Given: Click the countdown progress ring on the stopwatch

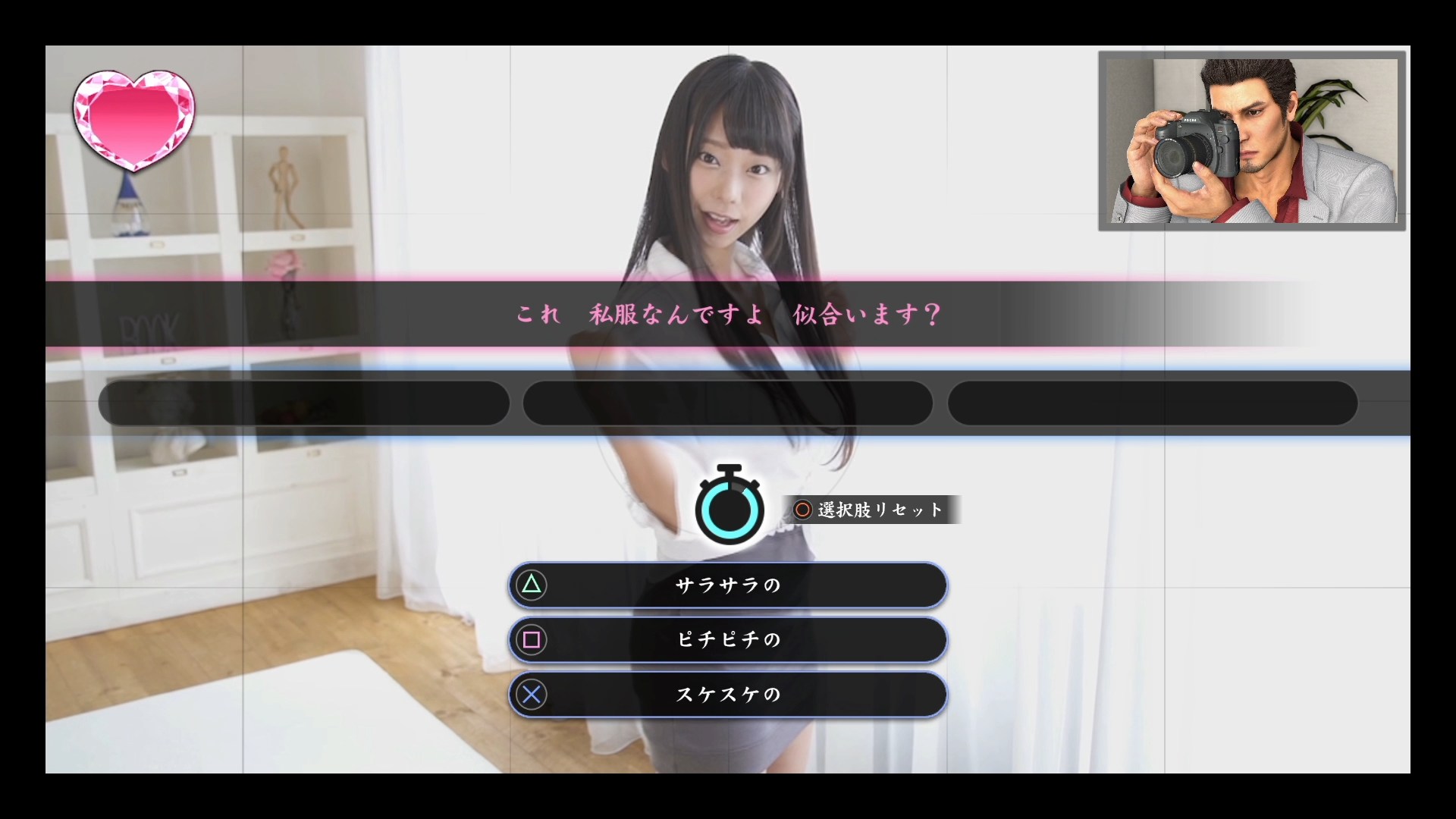Looking at the screenshot, I should tap(729, 510).
